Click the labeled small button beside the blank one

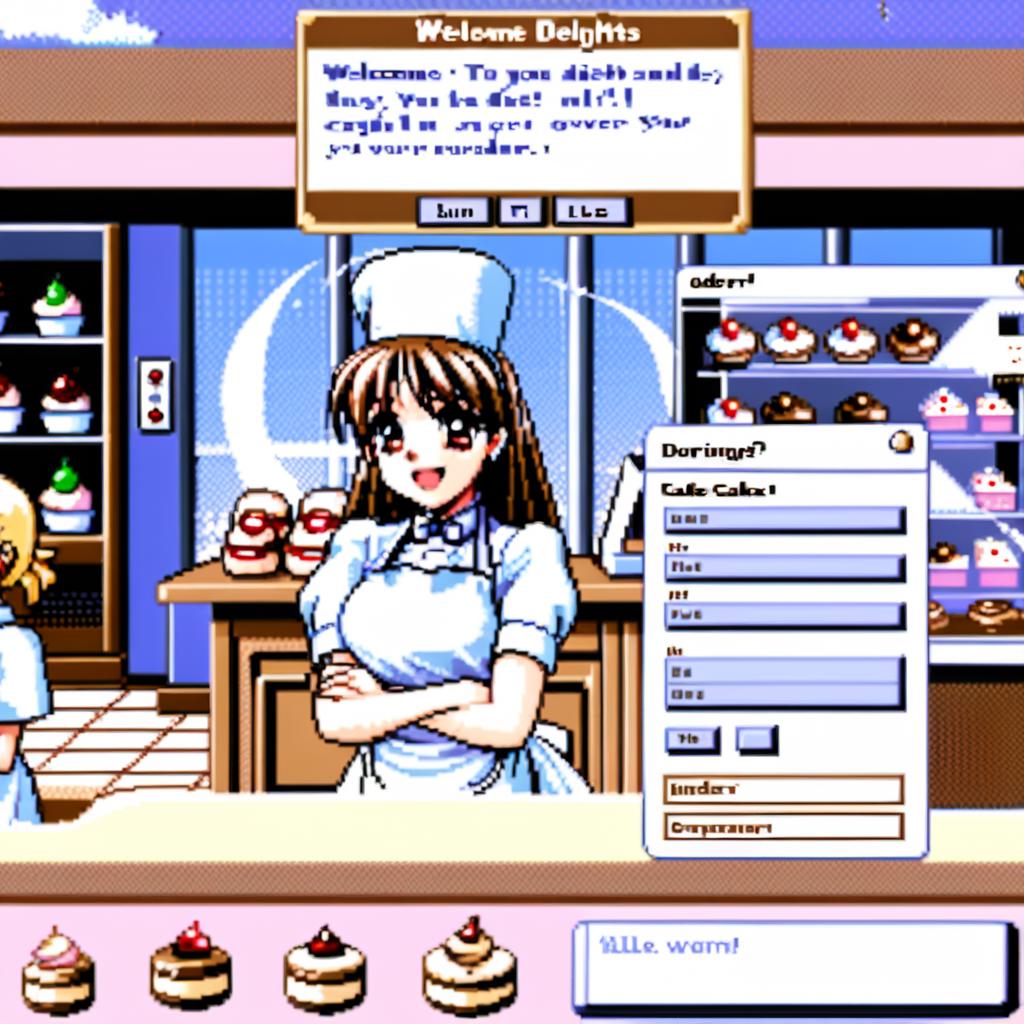pos(691,740)
